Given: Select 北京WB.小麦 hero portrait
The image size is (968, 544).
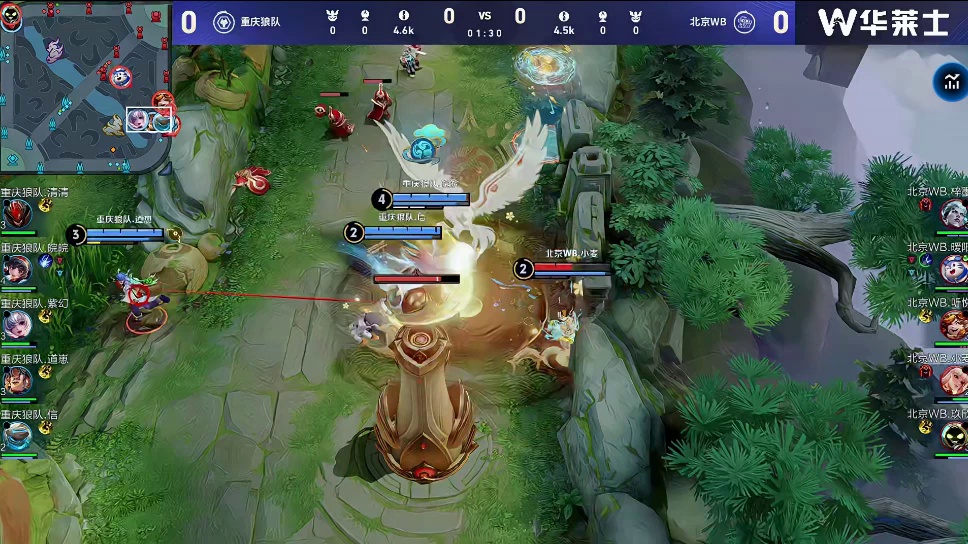Looking at the screenshot, I should pos(953,379).
